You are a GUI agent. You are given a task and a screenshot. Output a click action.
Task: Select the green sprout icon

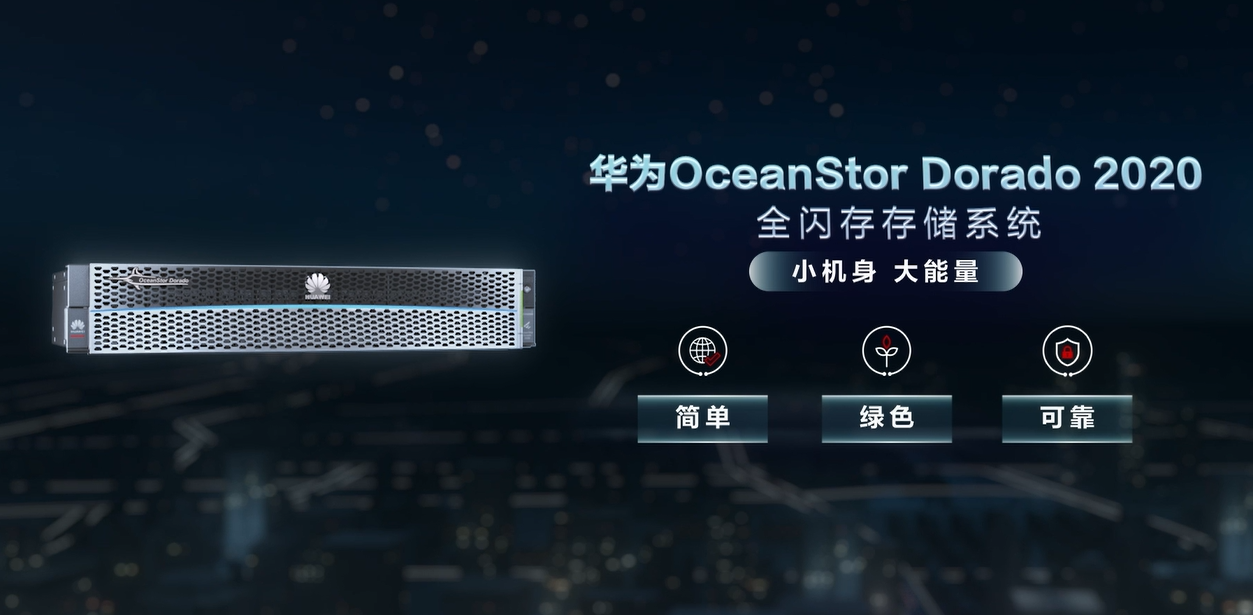pos(886,351)
